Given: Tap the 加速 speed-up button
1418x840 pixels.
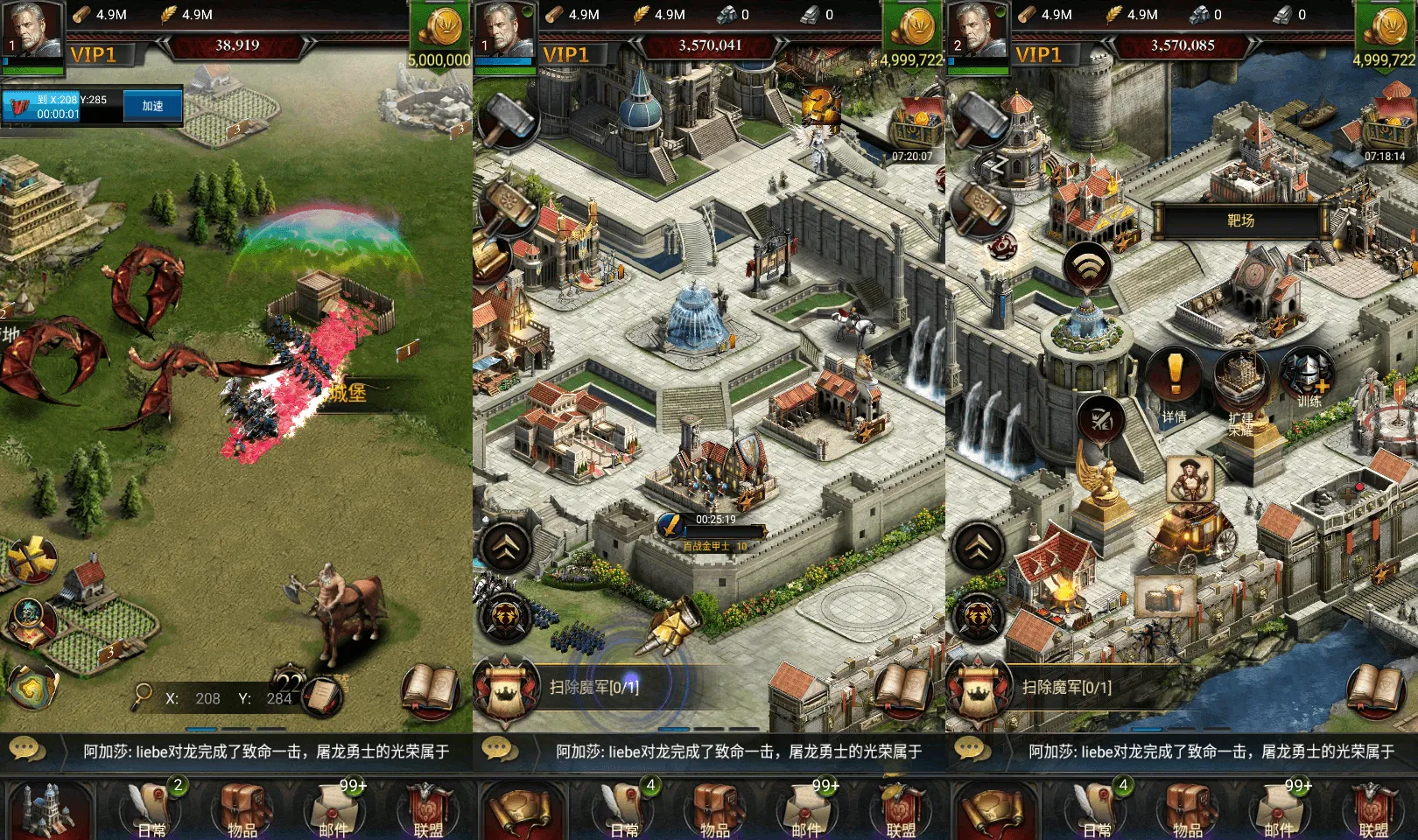Looking at the screenshot, I should click(x=152, y=106).
